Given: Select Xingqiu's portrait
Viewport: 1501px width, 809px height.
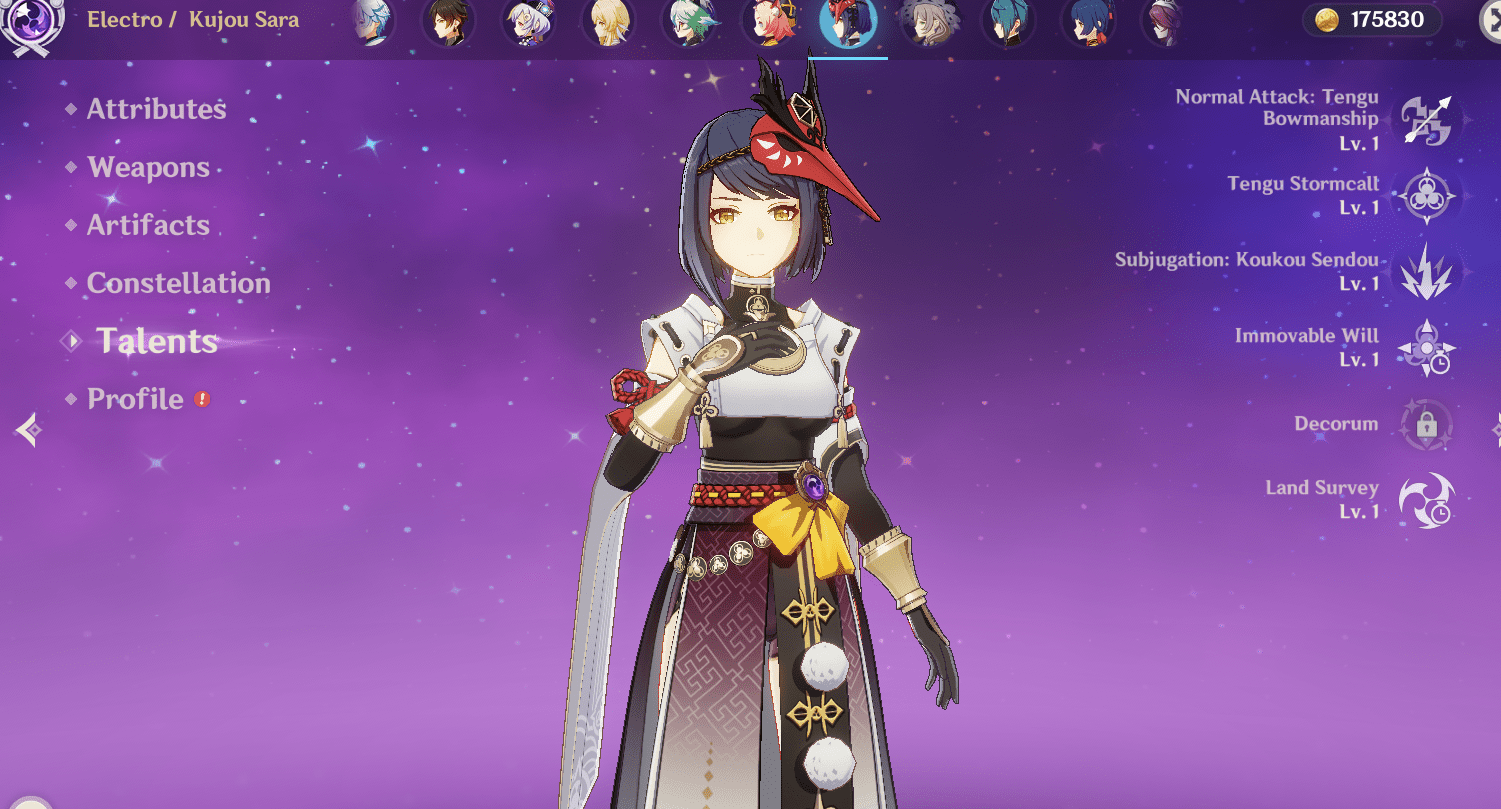Looking at the screenshot, I should 1088,22.
